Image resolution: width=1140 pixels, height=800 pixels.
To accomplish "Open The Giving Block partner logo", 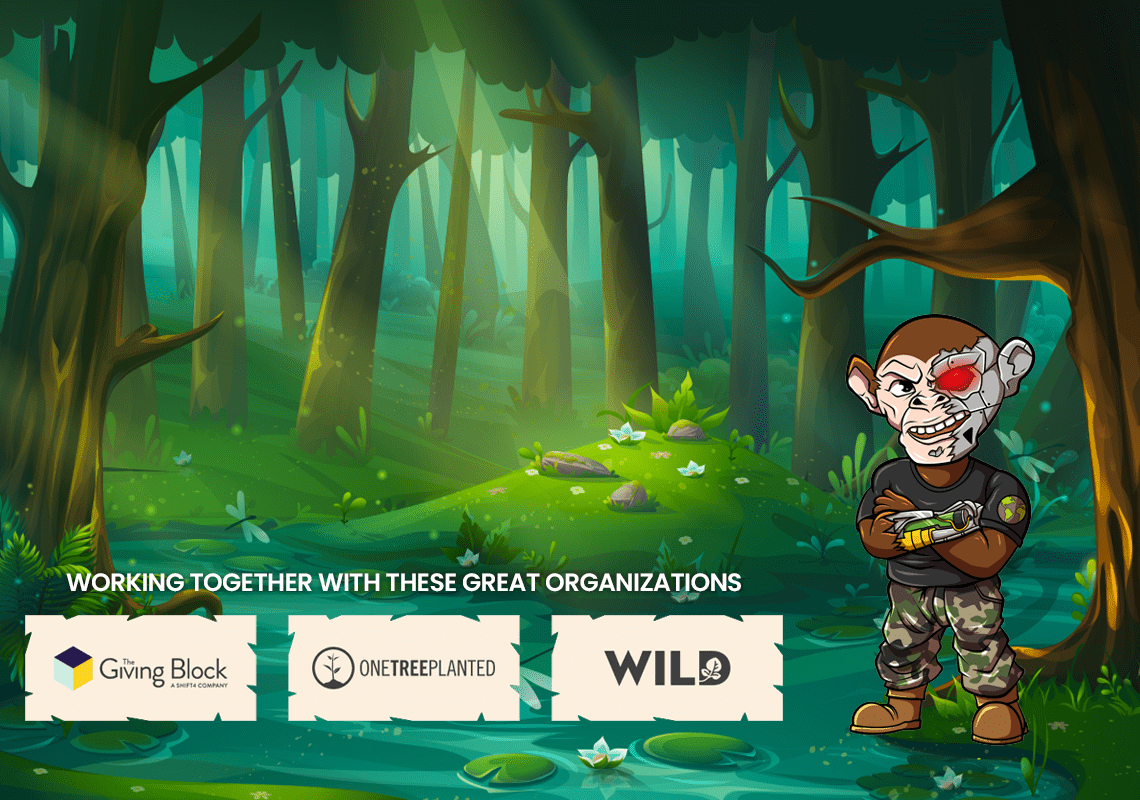I will coord(141,668).
